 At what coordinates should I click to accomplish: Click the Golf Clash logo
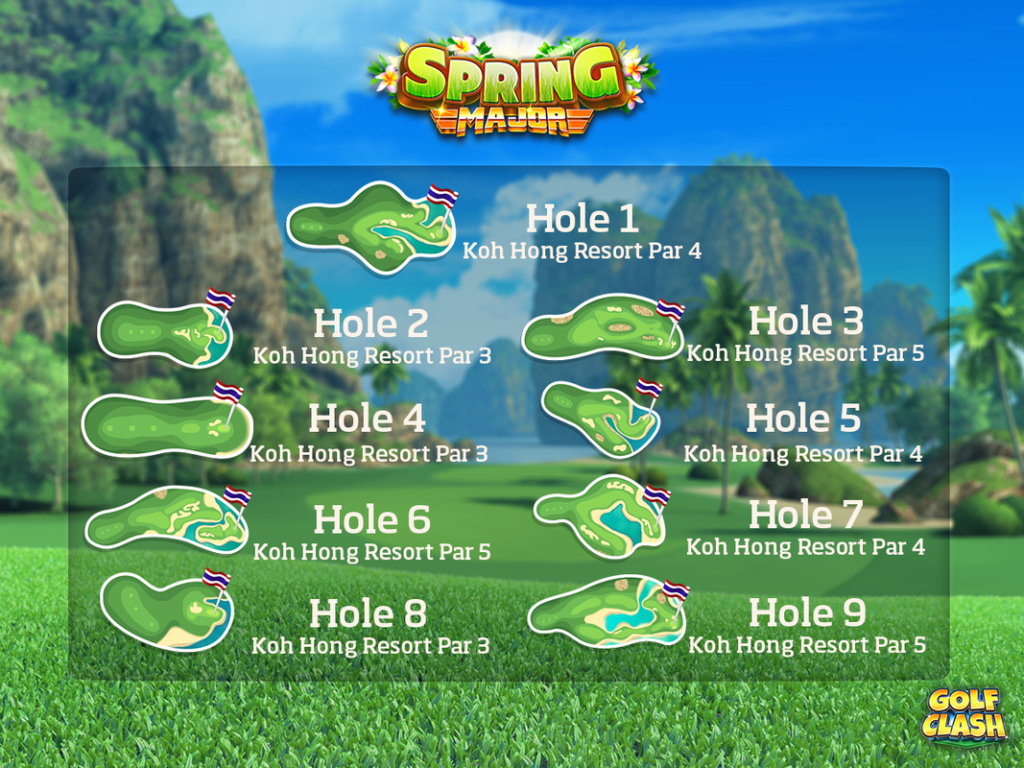[x=964, y=714]
